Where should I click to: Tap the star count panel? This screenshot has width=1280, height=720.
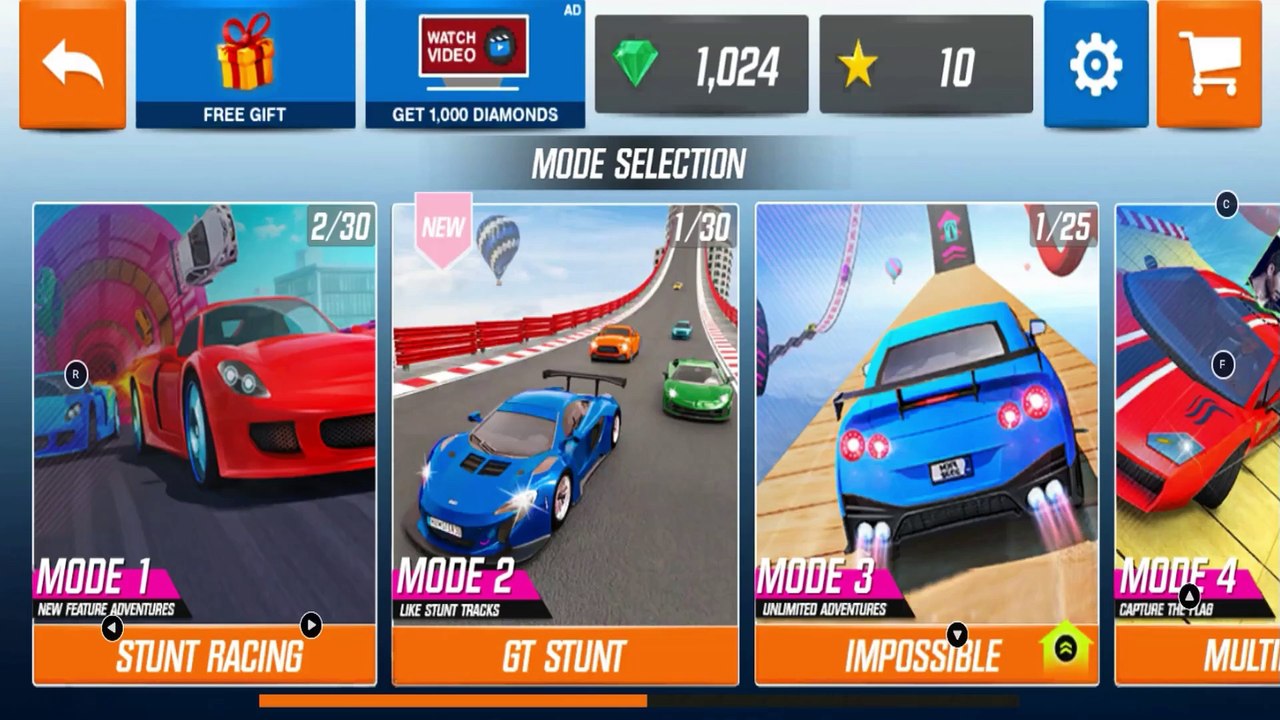[926, 65]
